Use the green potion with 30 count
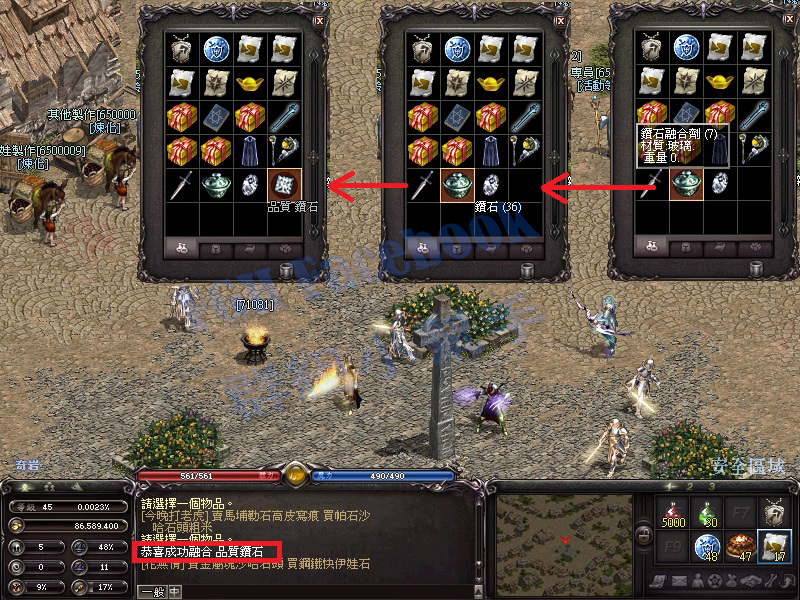 click(707, 514)
